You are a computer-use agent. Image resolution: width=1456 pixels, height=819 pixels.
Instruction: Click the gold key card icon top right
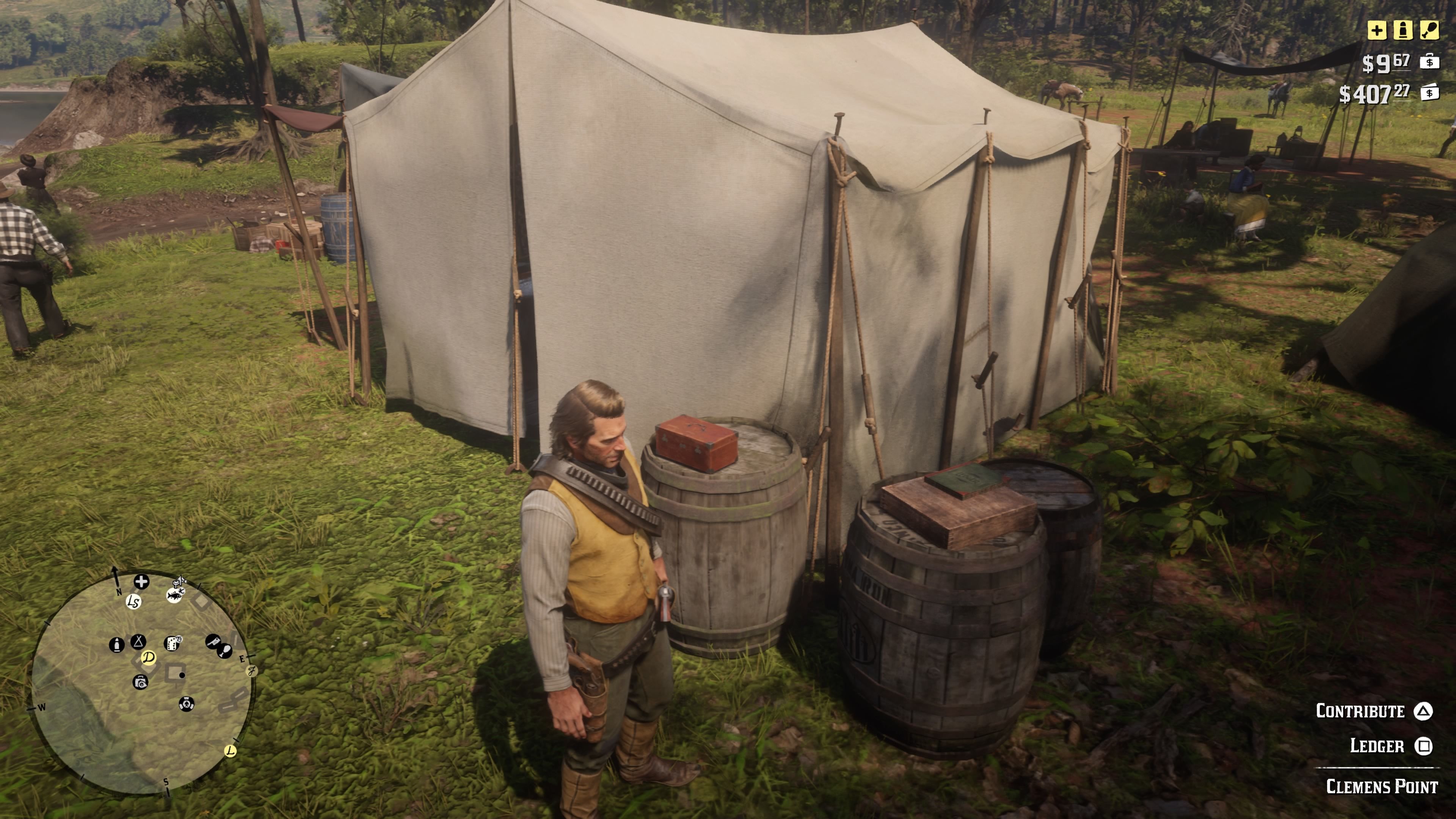coord(1429,30)
